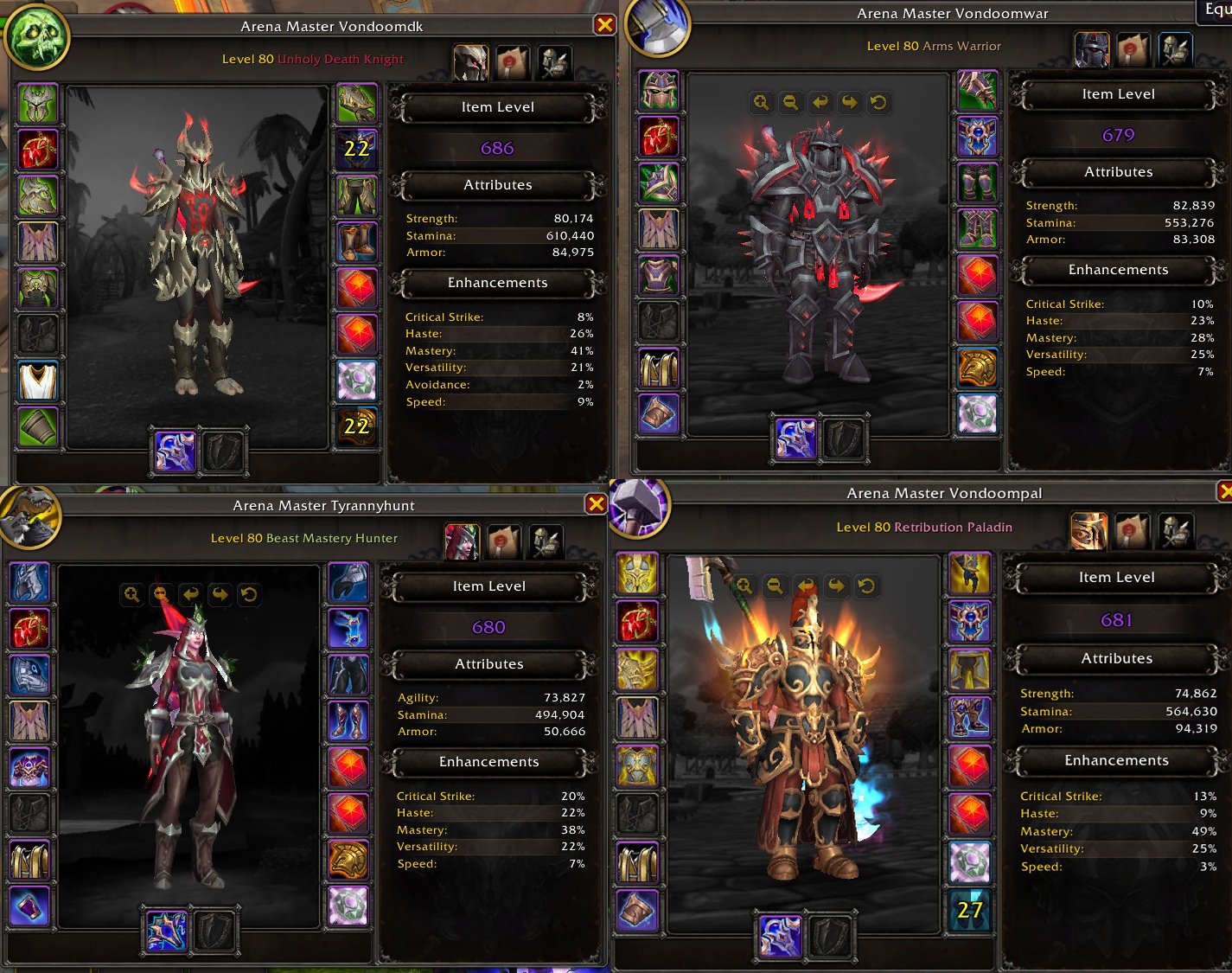Select Vondoomwar's off-hand shield slot
1232x973 pixels.
(845, 438)
